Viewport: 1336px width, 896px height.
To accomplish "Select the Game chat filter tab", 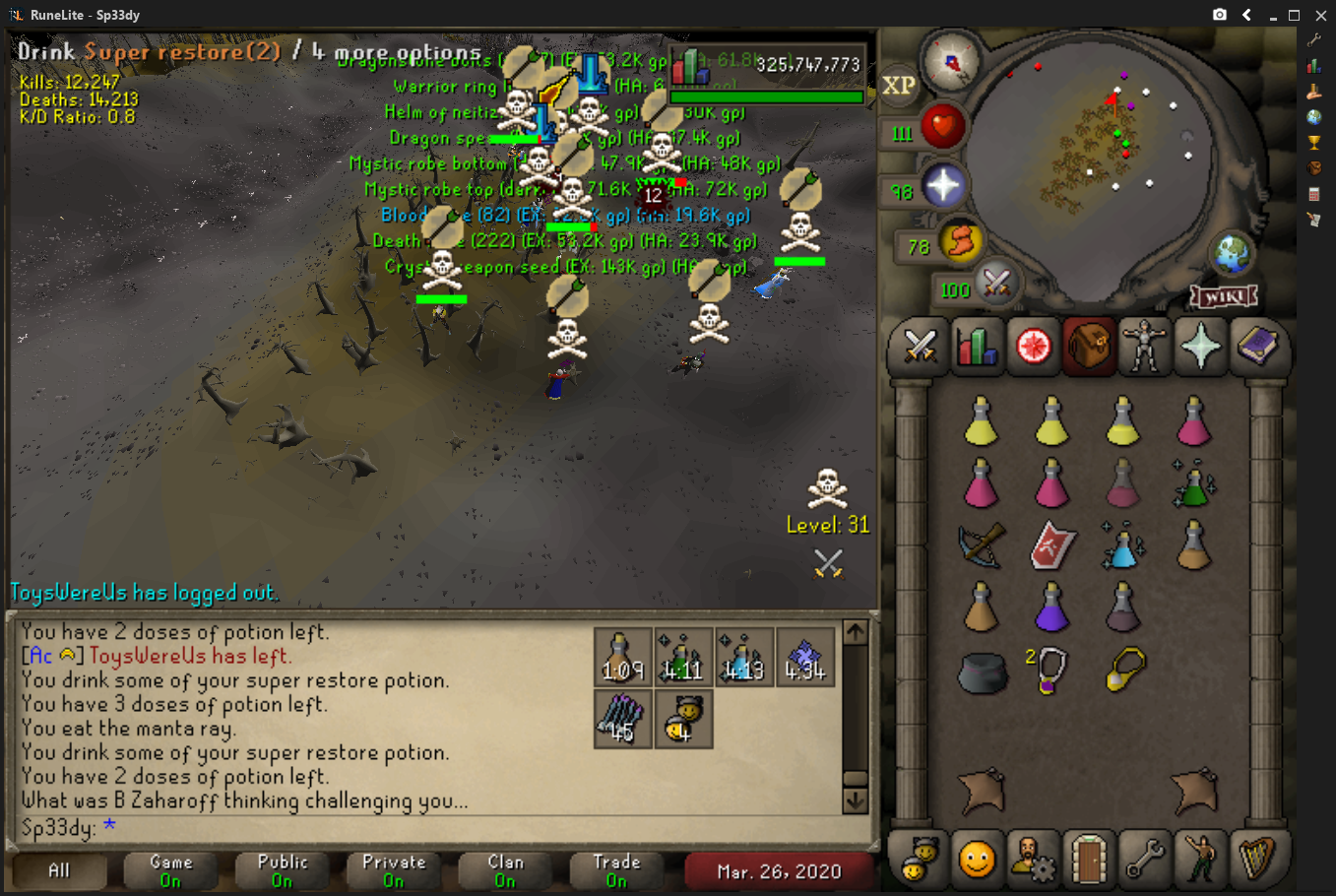I will tap(170, 871).
